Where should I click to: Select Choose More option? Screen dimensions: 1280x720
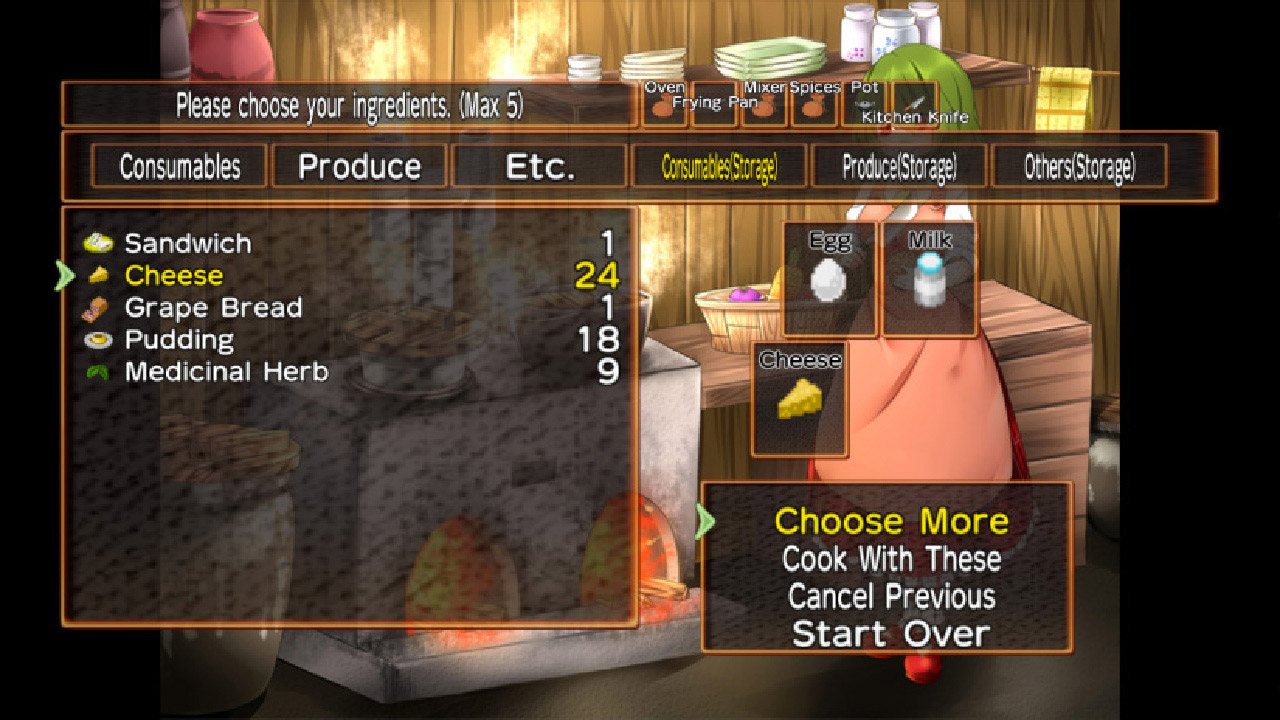point(892,521)
